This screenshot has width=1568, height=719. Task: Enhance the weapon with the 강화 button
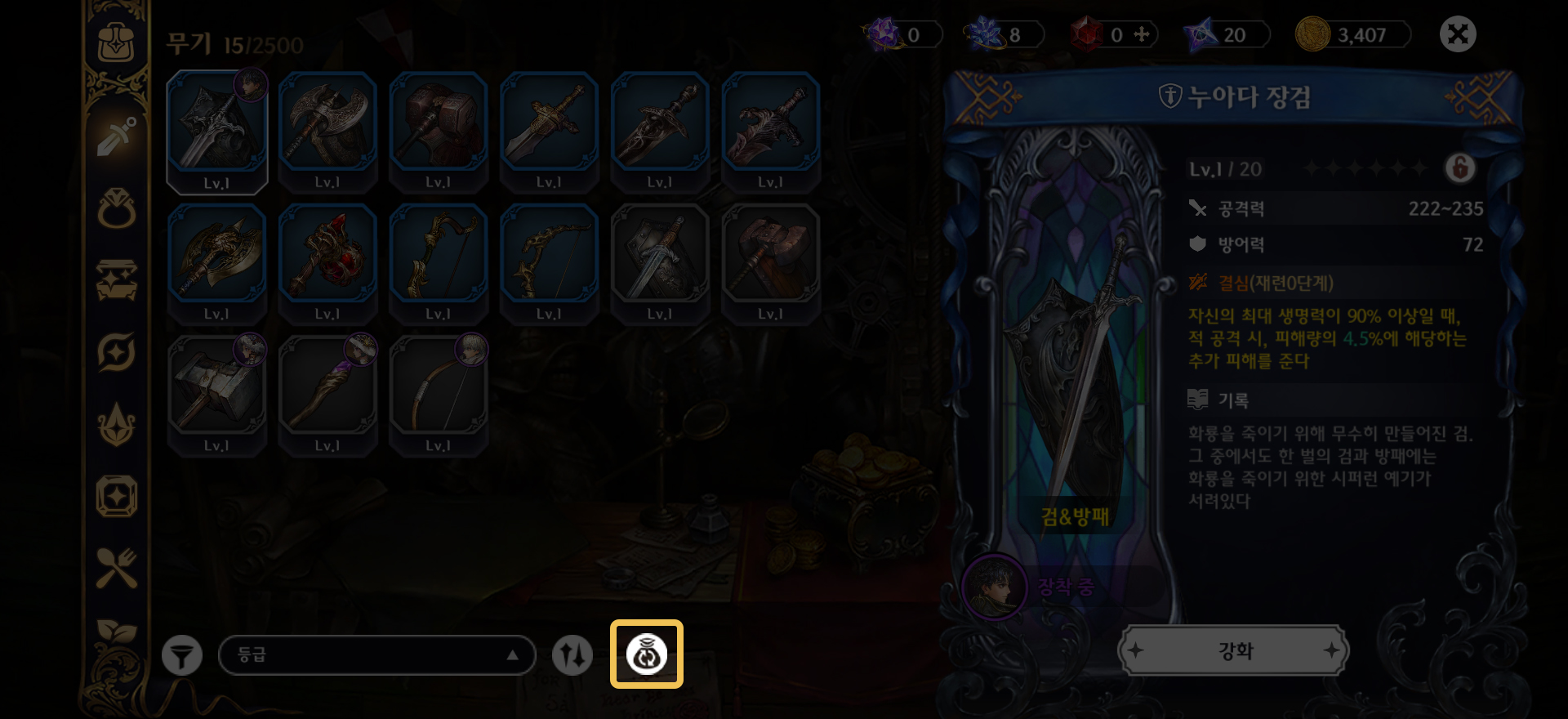(1233, 651)
